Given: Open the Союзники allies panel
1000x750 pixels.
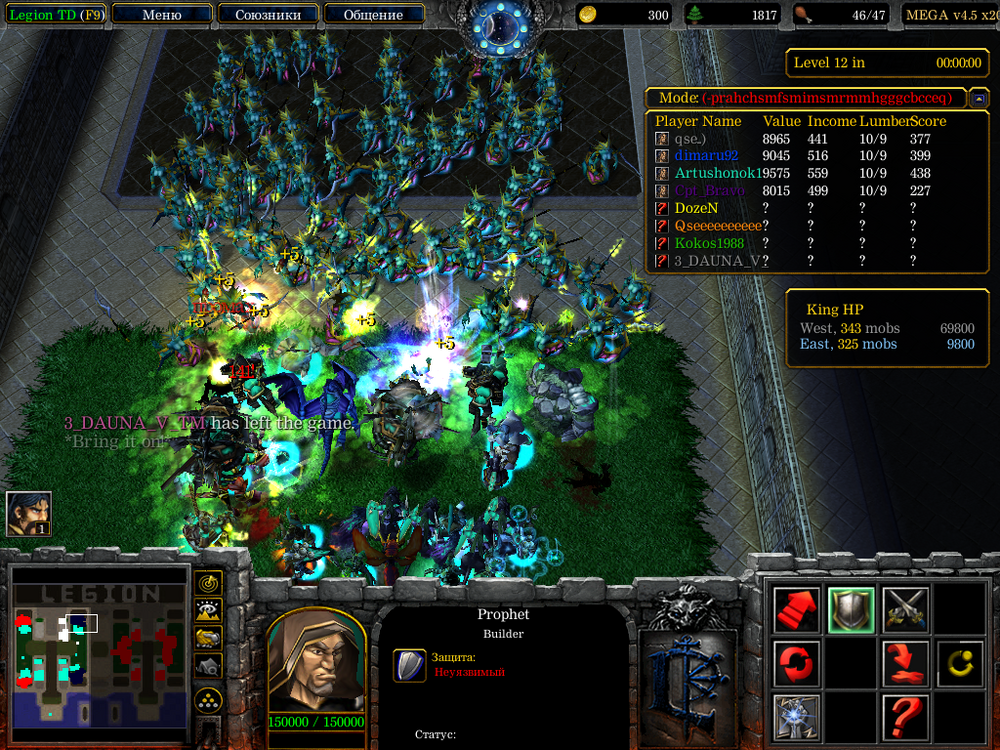Looking at the screenshot, I should pos(267,15).
